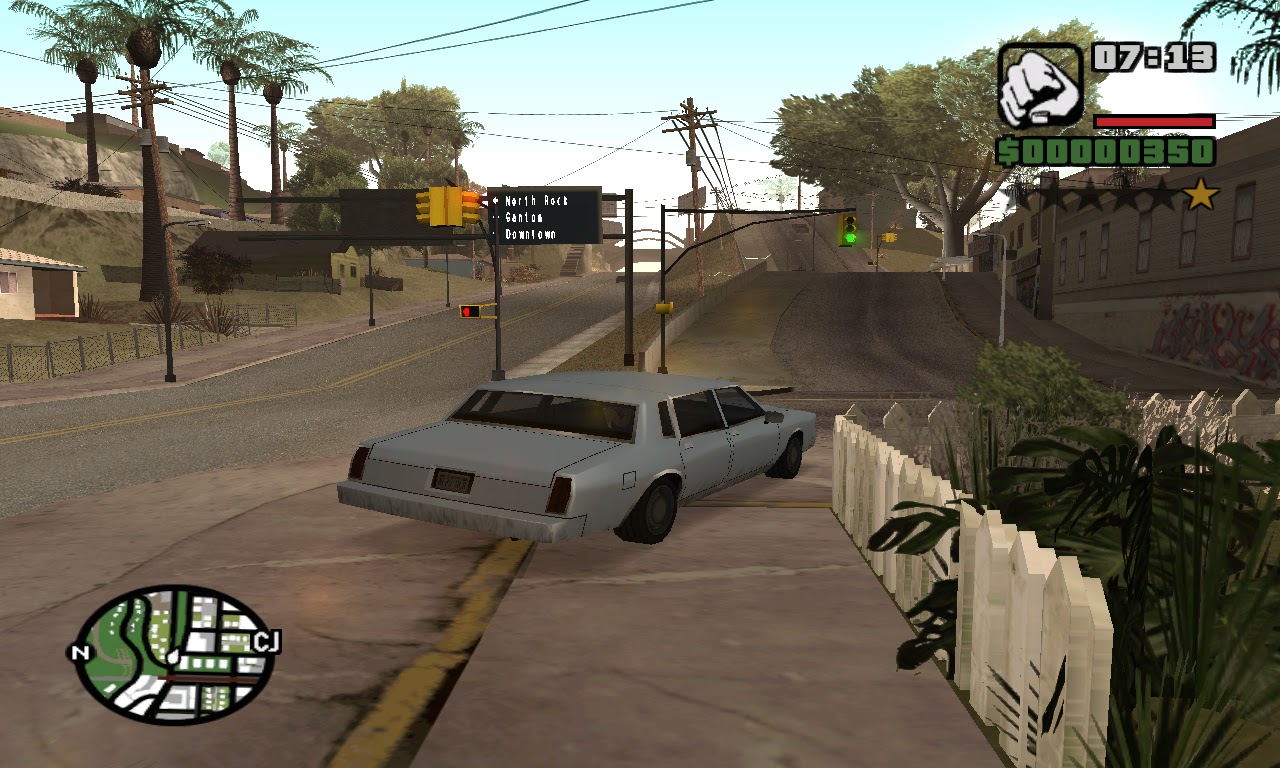Click Downtown on the overhead street sign
Viewport: 1280px width, 768px height.
(530, 236)
